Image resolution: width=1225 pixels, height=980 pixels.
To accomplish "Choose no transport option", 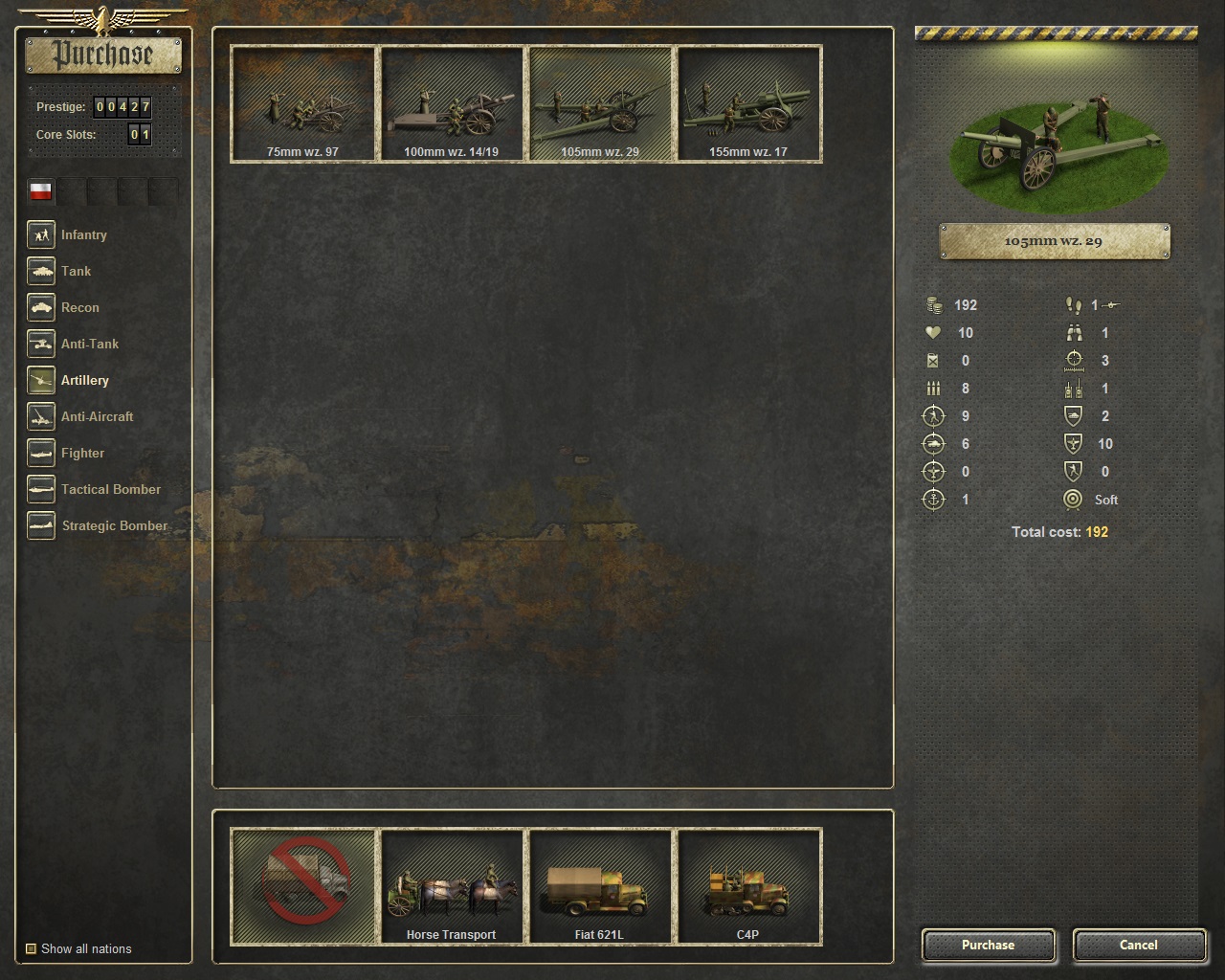I will [302, 886].
